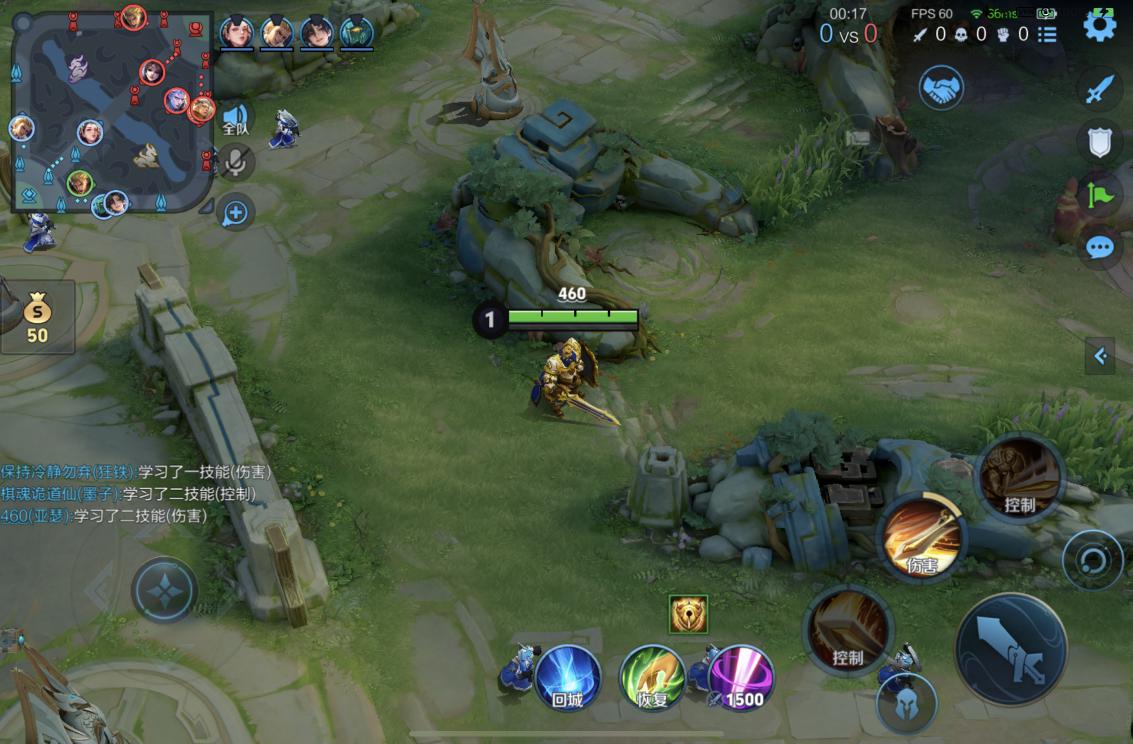Activate the 伤害 sword skill

pyautogui.click(x=921, y=539)
